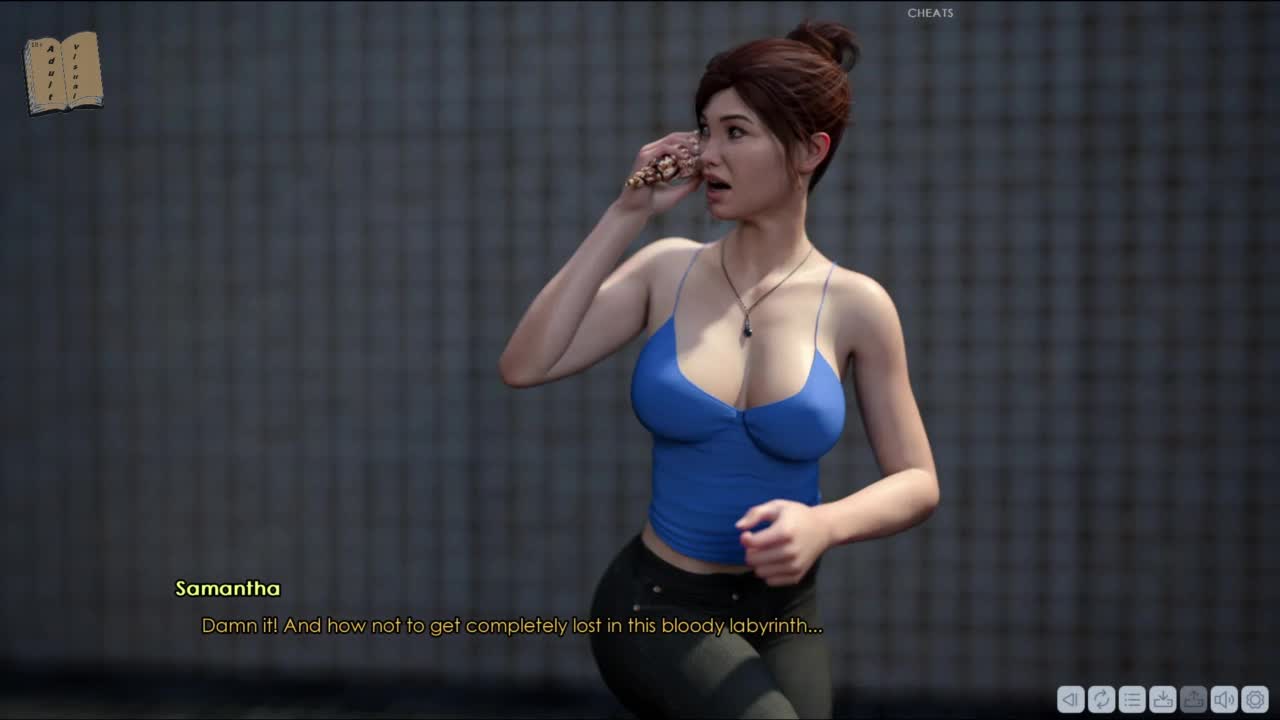Open the adult visual book icon
Screen dimensions: 1280x720
click(x=63, y=72)
